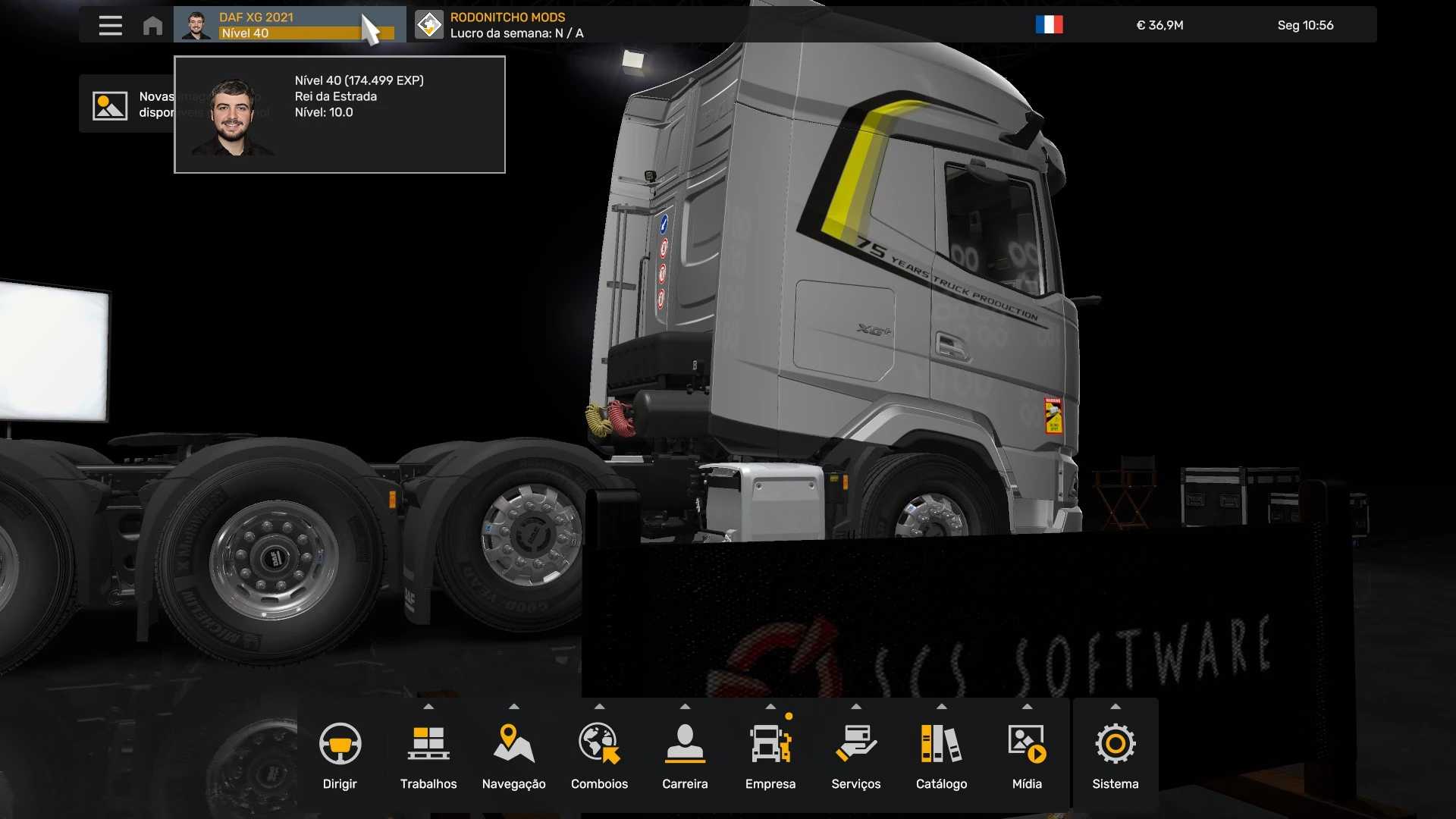Open the Catálogo menu
The height and width of the screenshot is (819, 1456).
coord(941,755)
